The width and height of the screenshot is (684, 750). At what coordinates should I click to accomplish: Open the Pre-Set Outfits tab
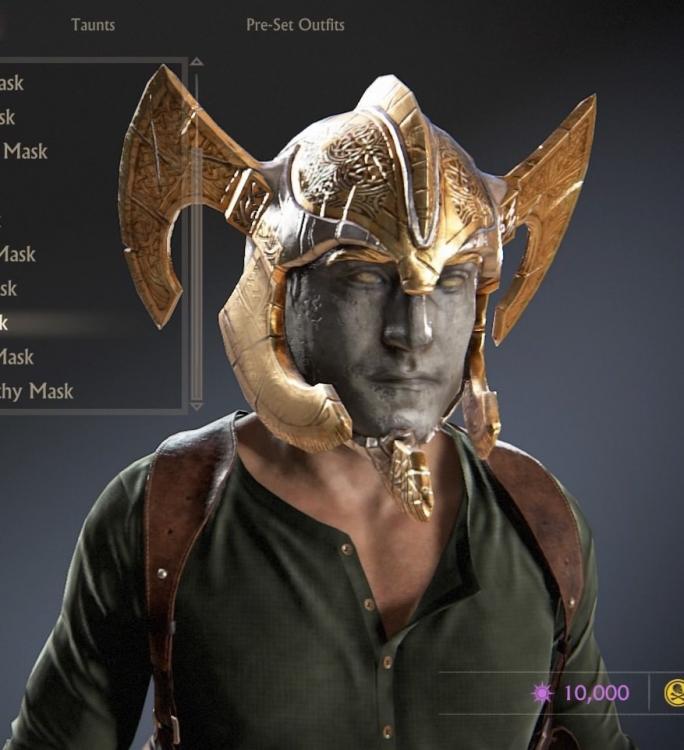[x=295, y=25]
